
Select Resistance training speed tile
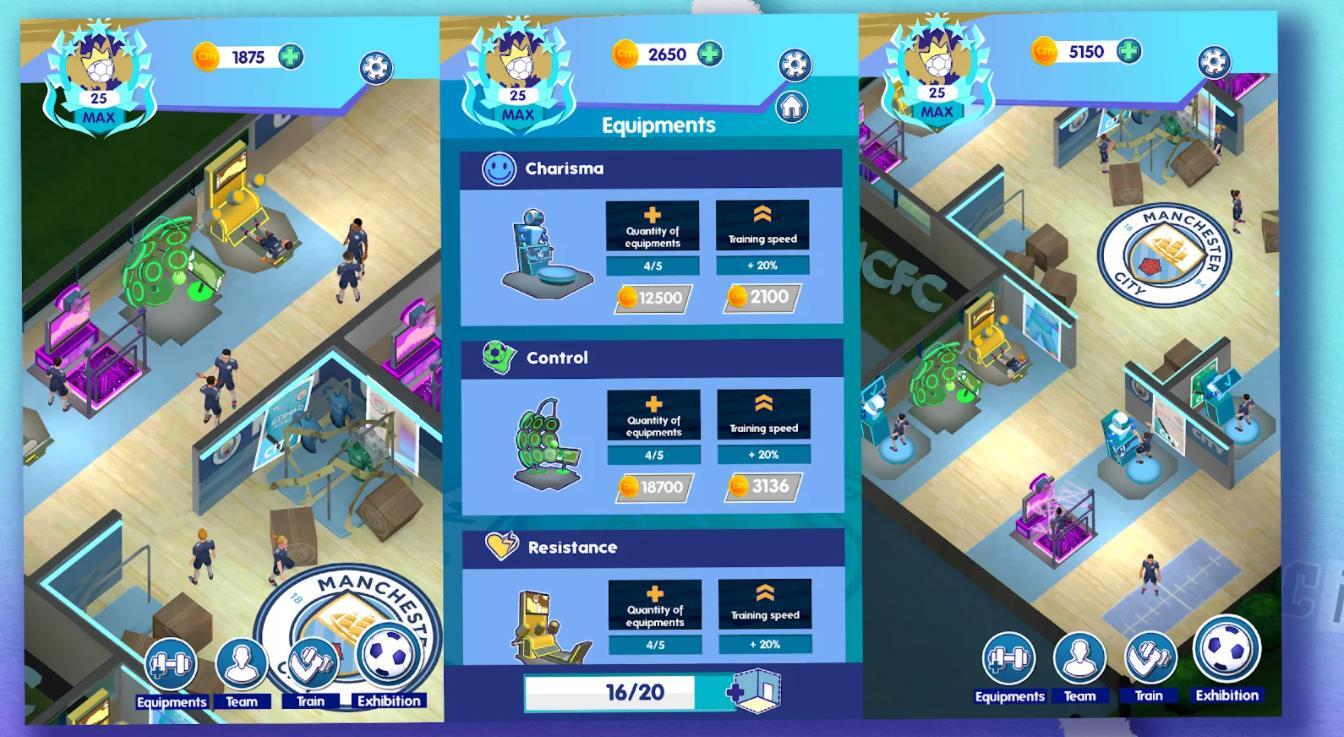[x=763, y=606]
